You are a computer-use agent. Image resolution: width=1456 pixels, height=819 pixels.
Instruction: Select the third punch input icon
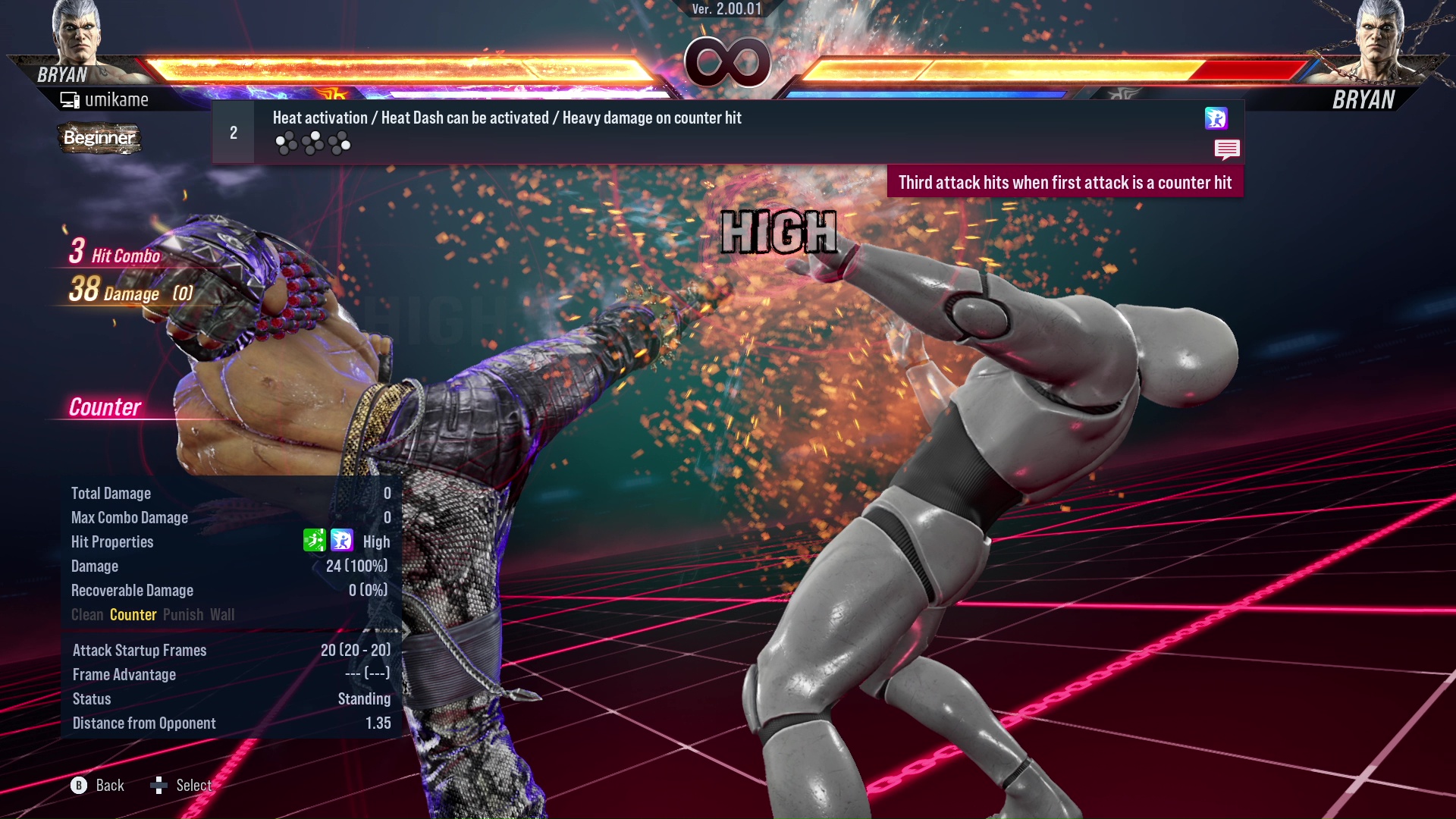(340, 140)
